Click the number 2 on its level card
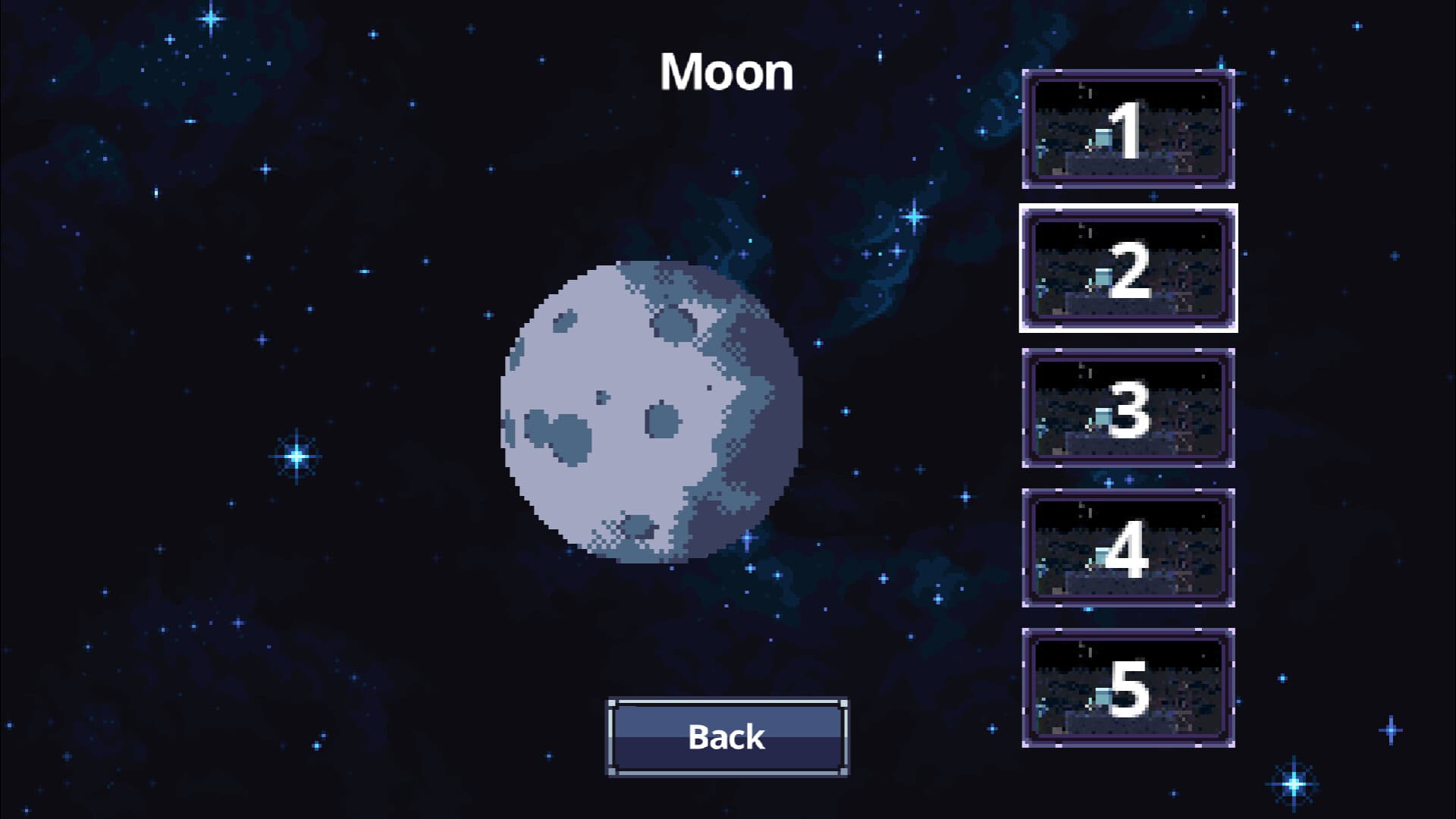The width and height of the screenshot is (1456, 819). 1130,271
